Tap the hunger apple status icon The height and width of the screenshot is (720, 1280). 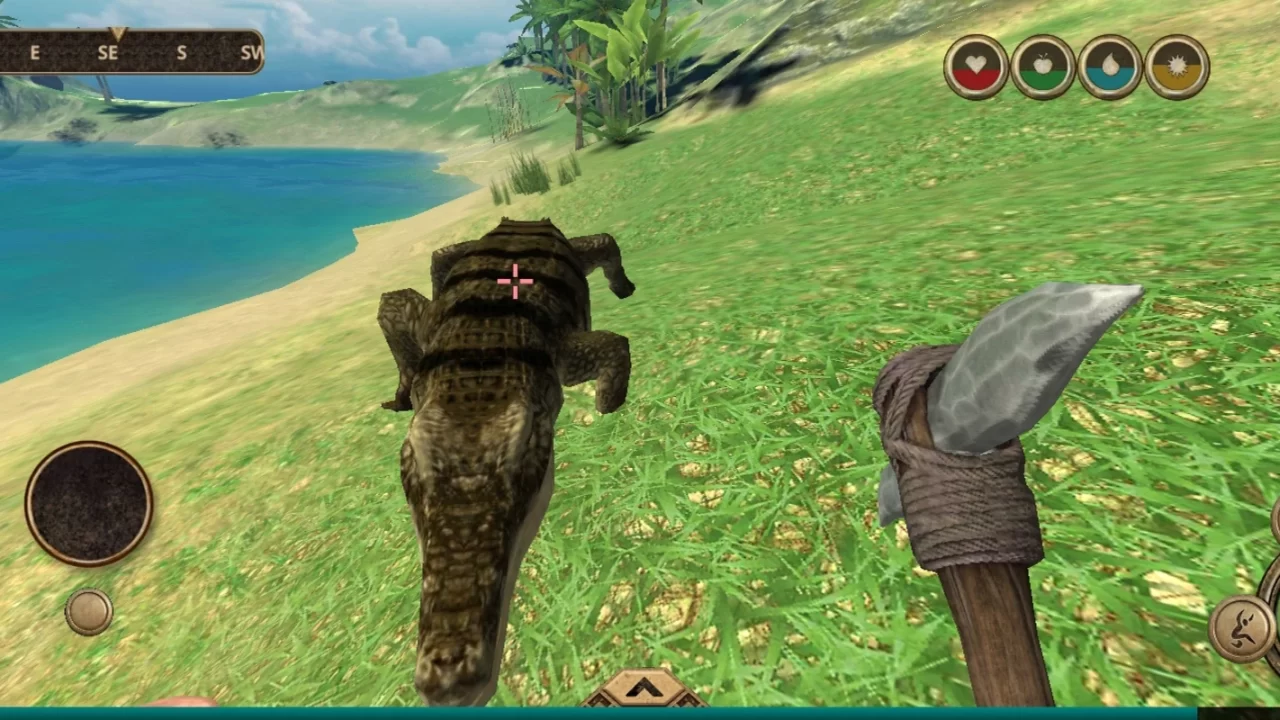(x=1043, y=66)
